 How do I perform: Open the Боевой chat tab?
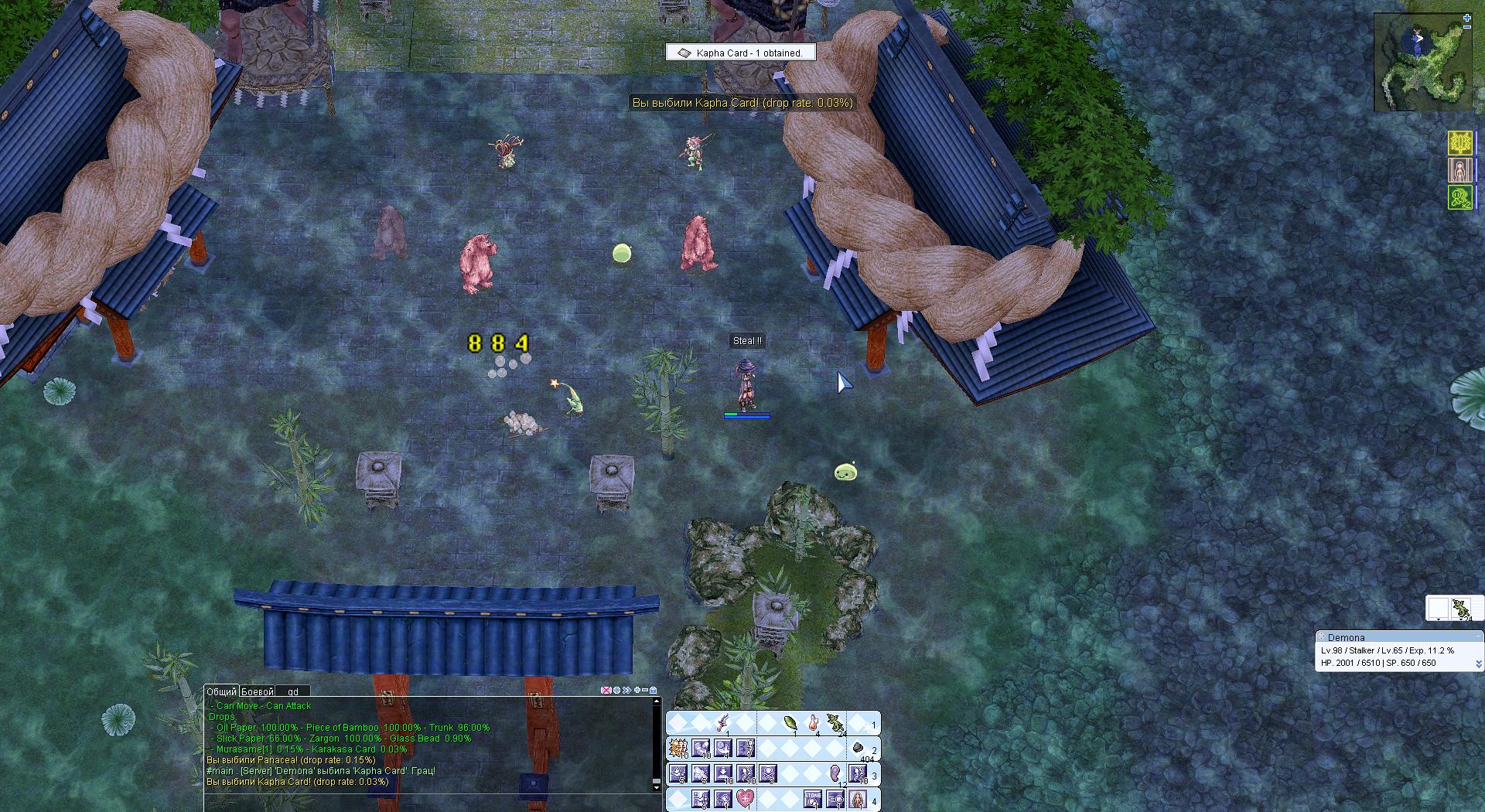(258, 691)
